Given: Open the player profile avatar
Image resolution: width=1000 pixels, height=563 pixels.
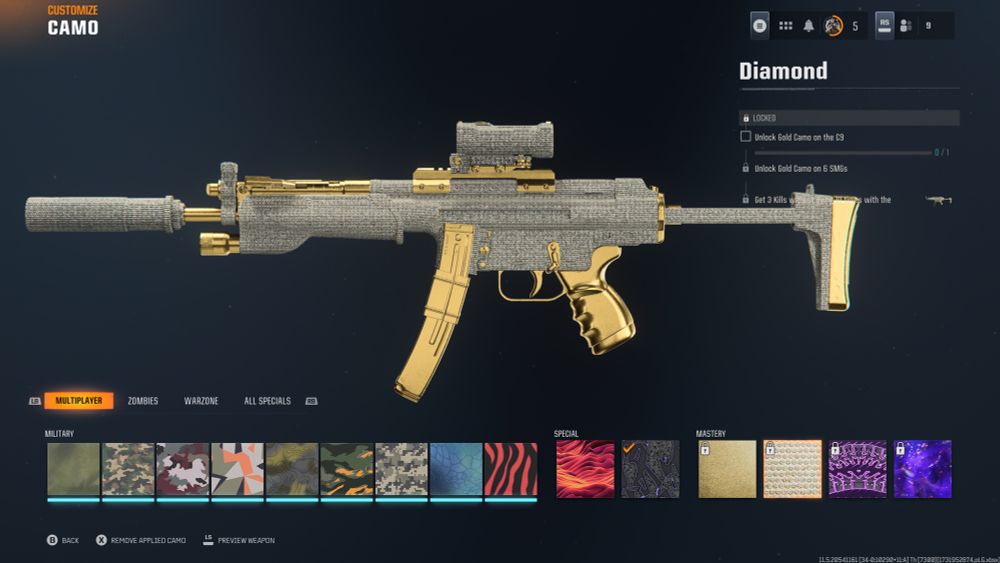Looking at the screenshot, I should pyautogui.click(x=832, y=26).
